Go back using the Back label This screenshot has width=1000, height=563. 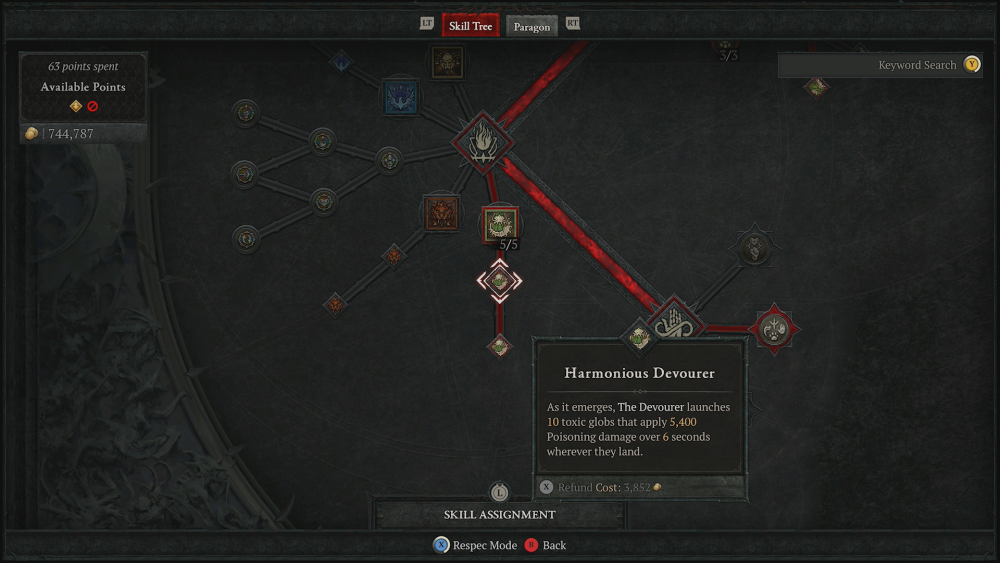click(x=554, y=545)
